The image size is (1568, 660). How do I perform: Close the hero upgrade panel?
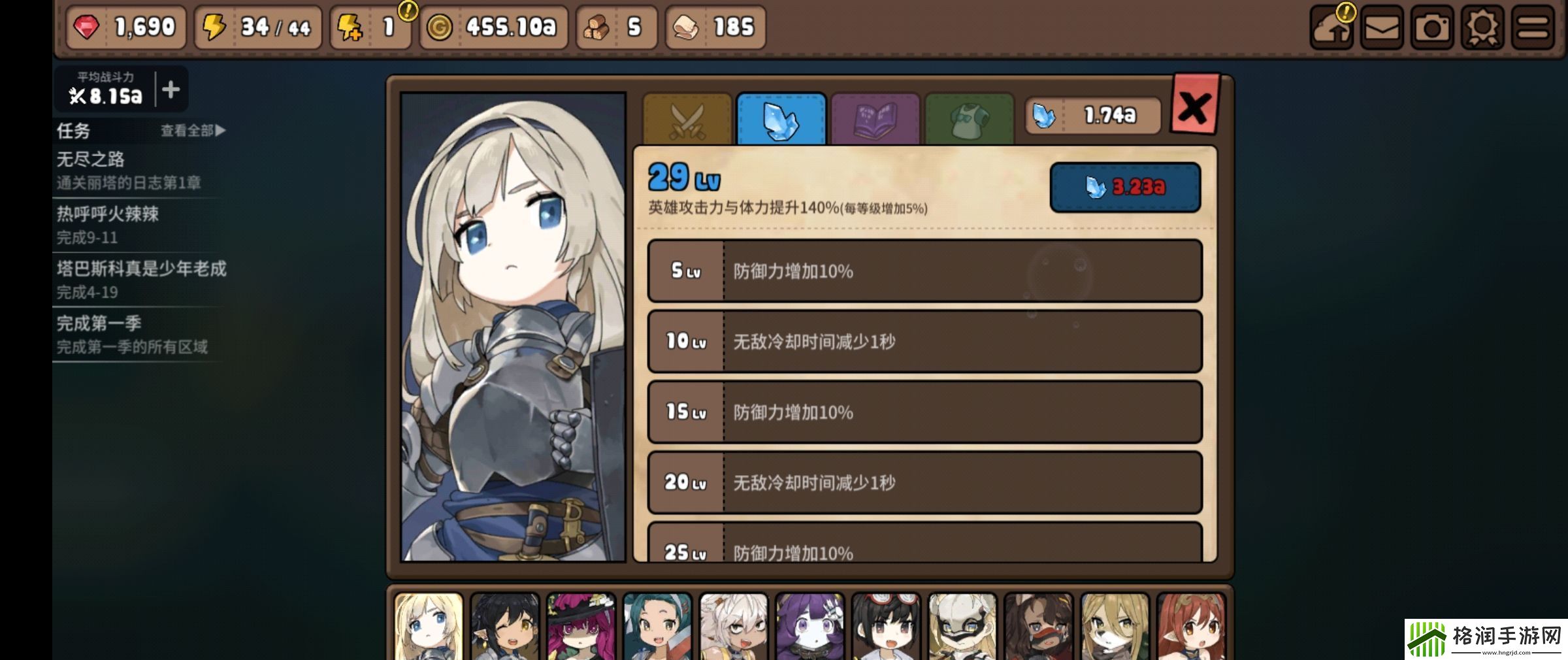(1195, 107)
